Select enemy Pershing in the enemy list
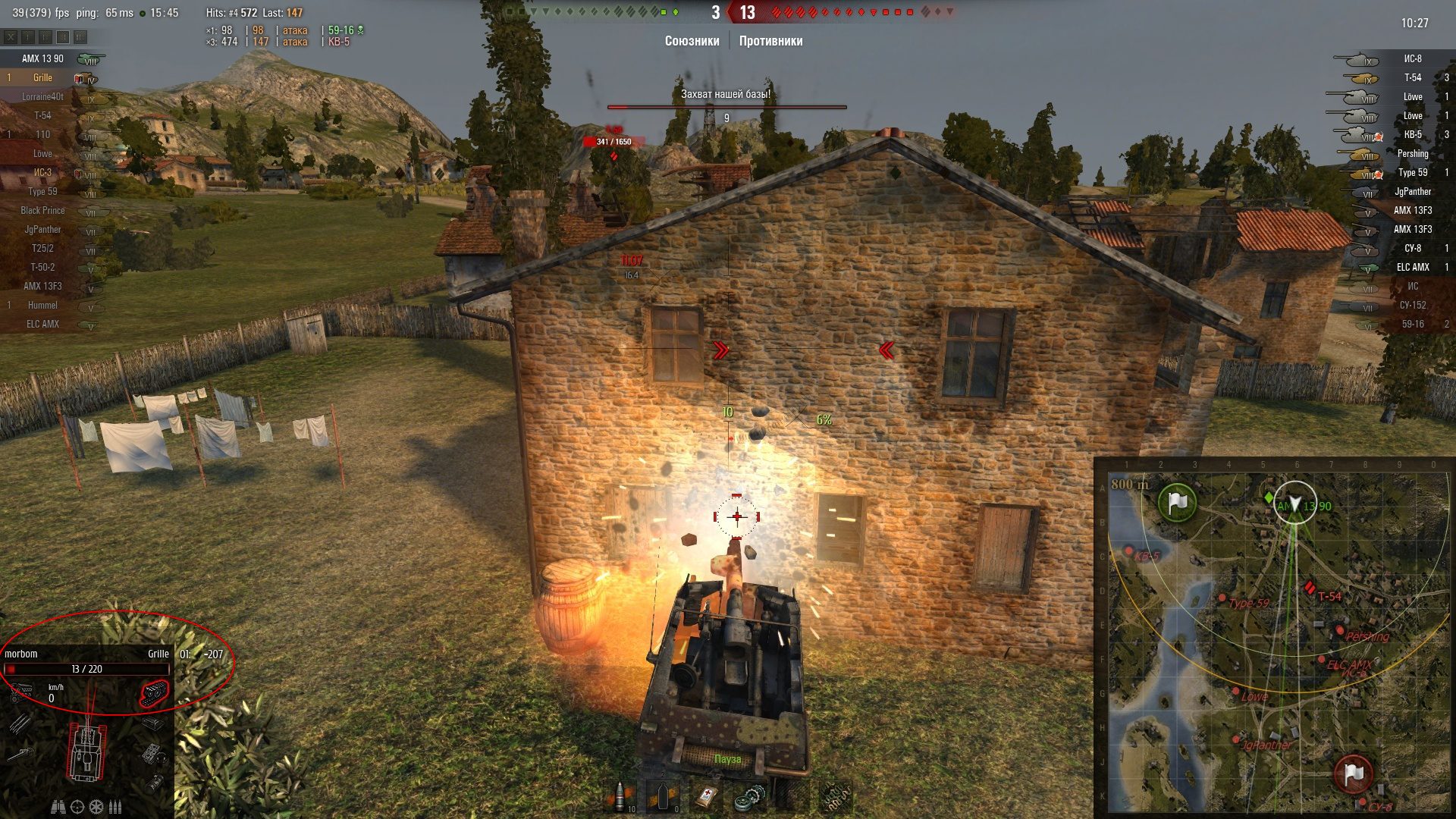1456x819 pixels. tap(1412, 154)
